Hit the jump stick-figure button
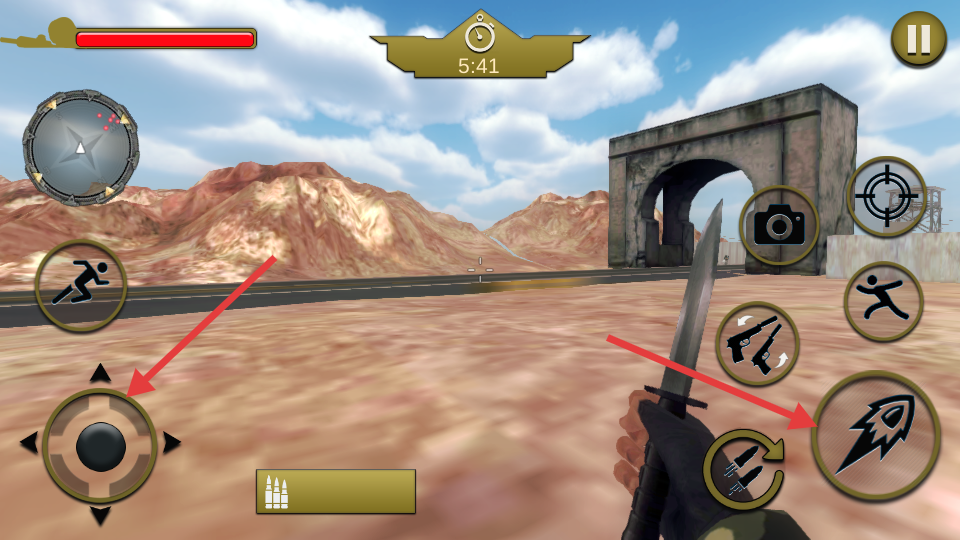 [883, 301]
